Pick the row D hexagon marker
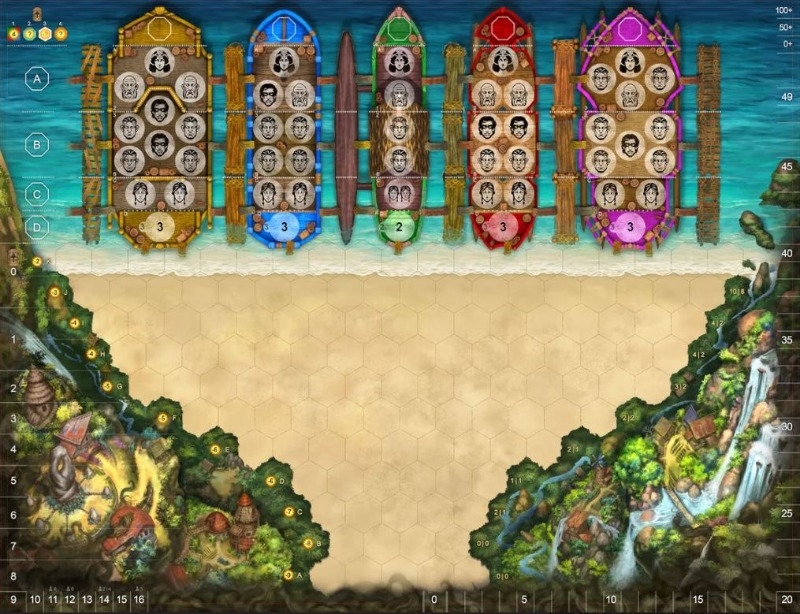The height and width of the screenshot is (614, 800). pos(38,227)
